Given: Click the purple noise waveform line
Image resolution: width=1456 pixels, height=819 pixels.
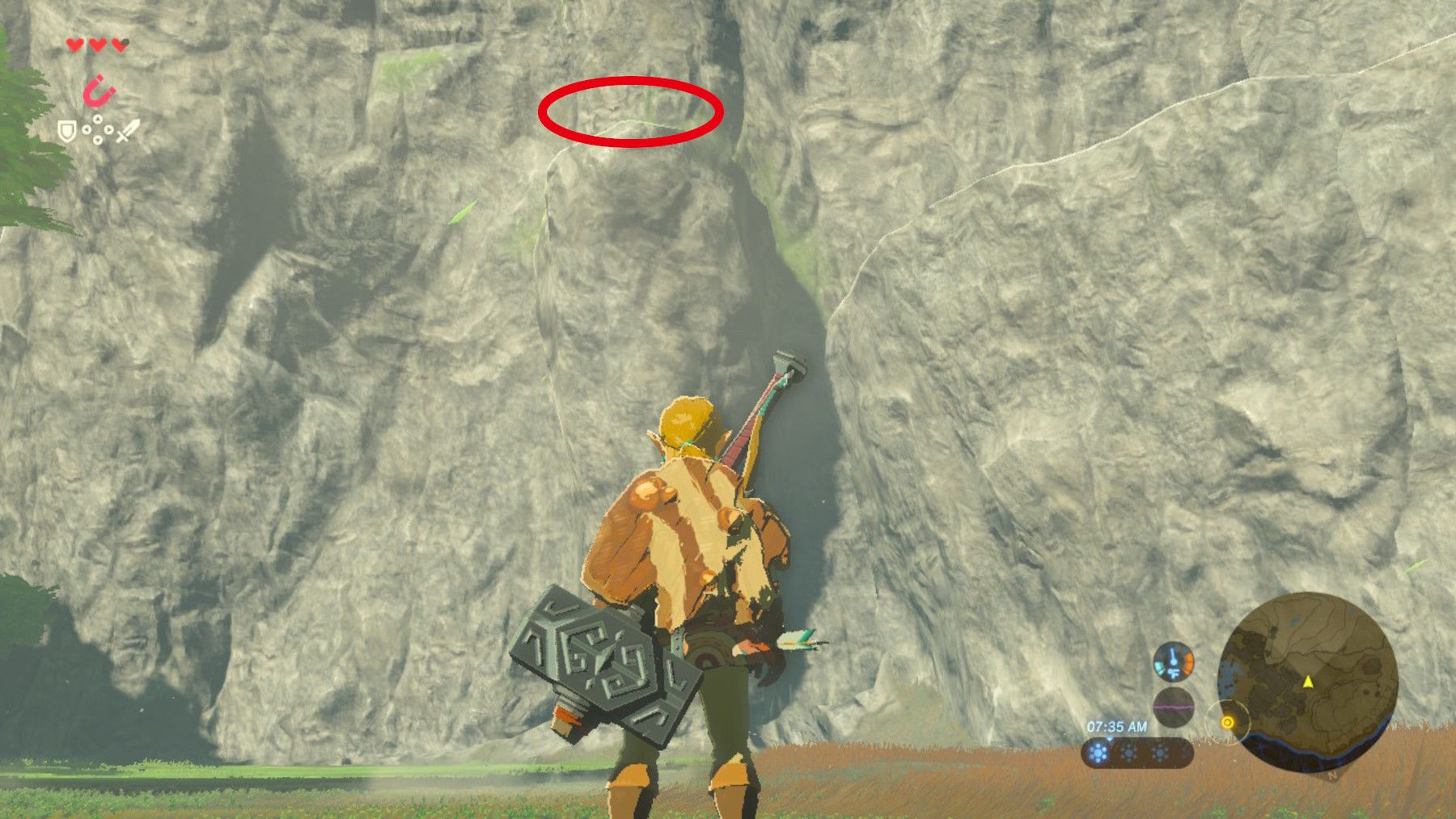Looking at the screenshot, I should pos(1173,707).
